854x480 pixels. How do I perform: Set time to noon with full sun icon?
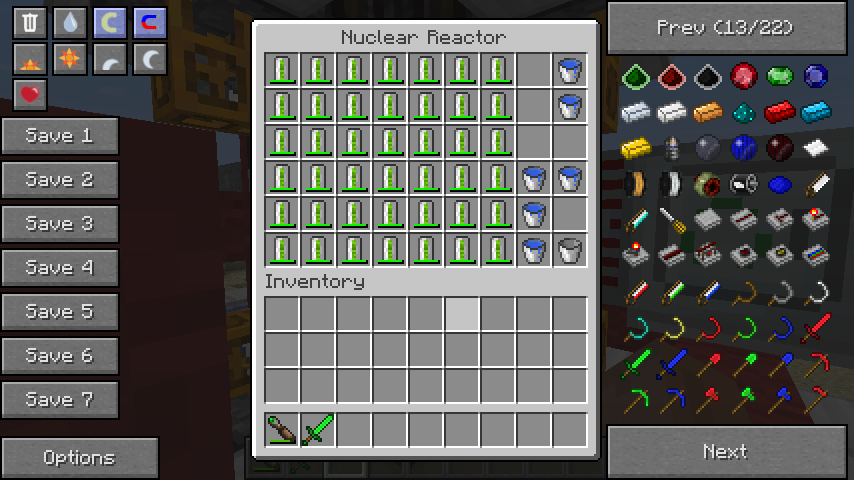pyautogui.click(x=70, y=60)
